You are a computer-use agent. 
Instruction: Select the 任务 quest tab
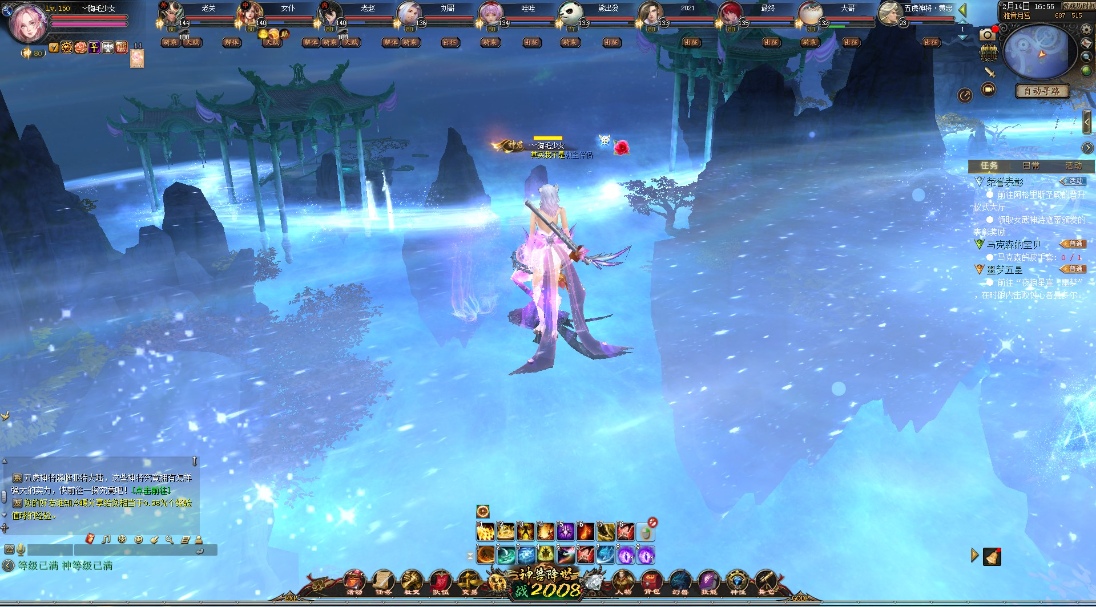[989, 165]
